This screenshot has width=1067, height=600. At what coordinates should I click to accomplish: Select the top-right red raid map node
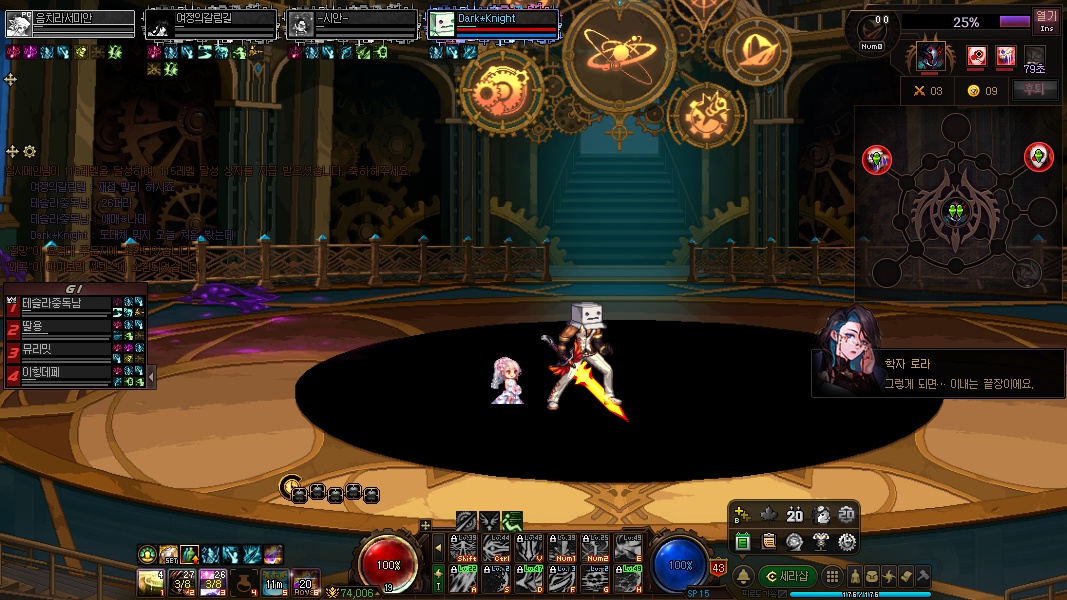tap(1038, 157)
